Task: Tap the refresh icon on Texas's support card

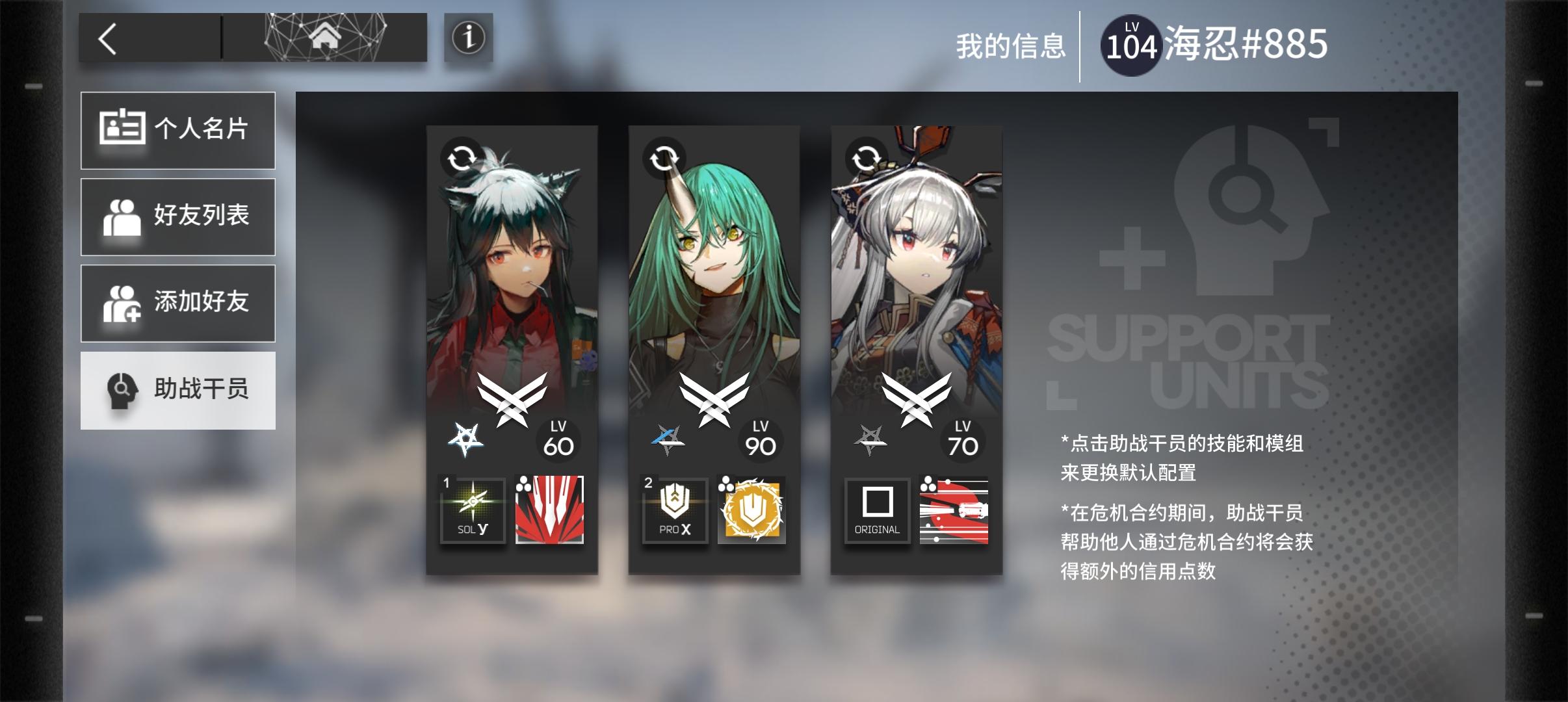Action: click(462, 158)
